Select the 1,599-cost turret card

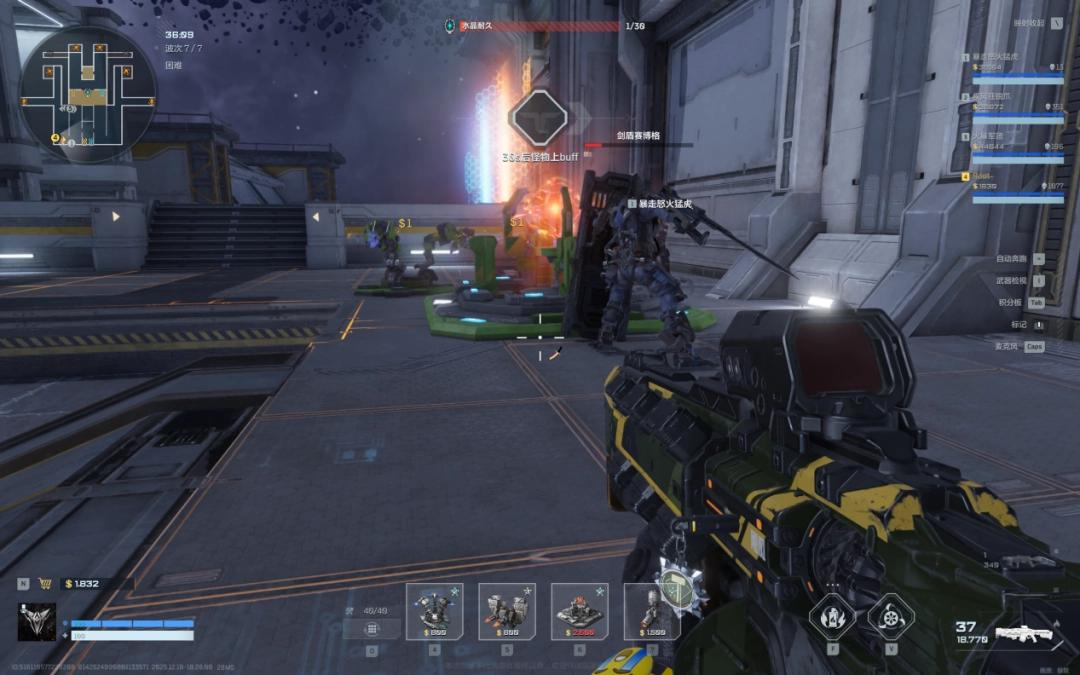pyautogui.click(x=650, y=610)
